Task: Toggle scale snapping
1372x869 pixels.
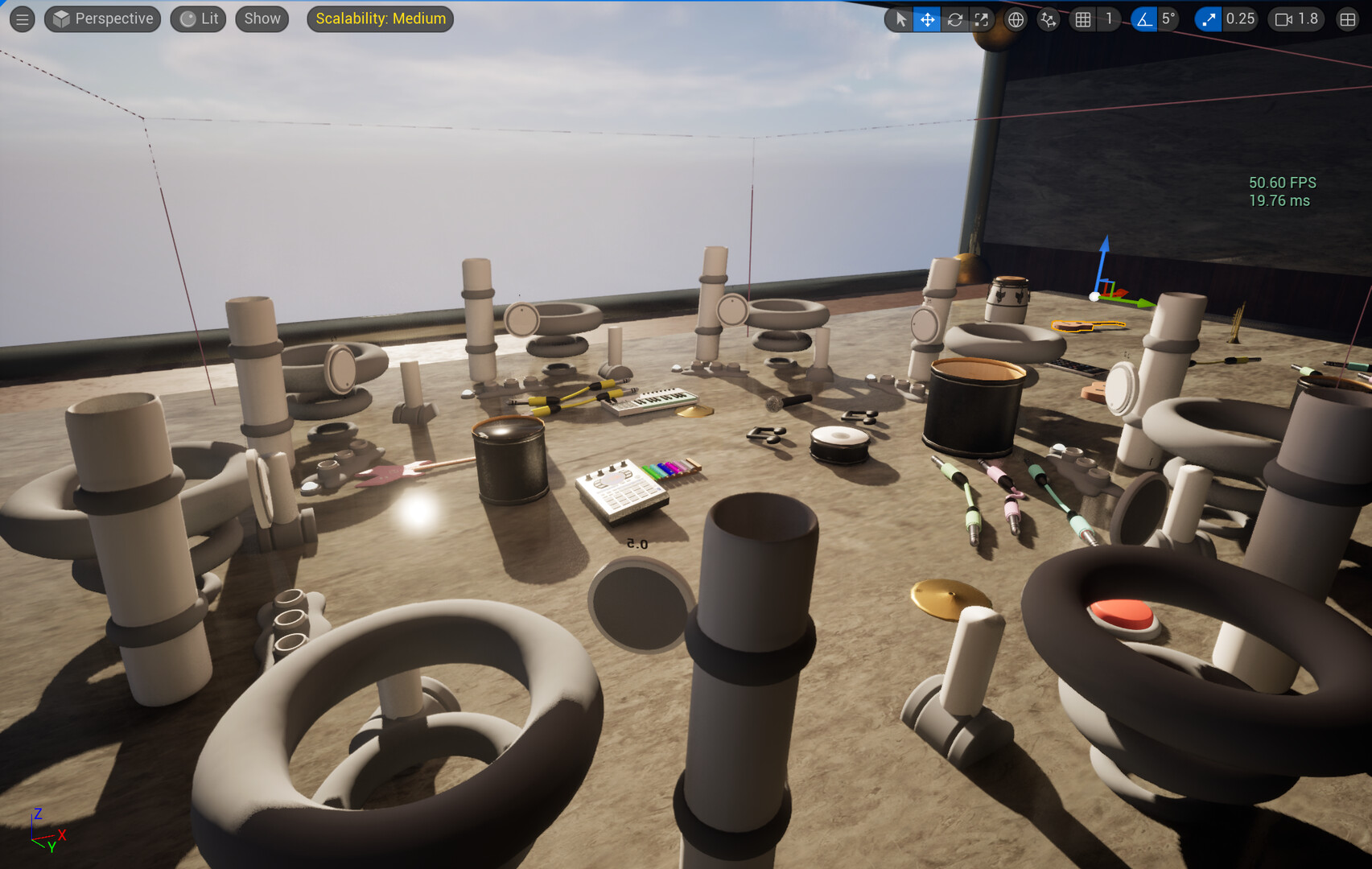Action: [1207, 19]
